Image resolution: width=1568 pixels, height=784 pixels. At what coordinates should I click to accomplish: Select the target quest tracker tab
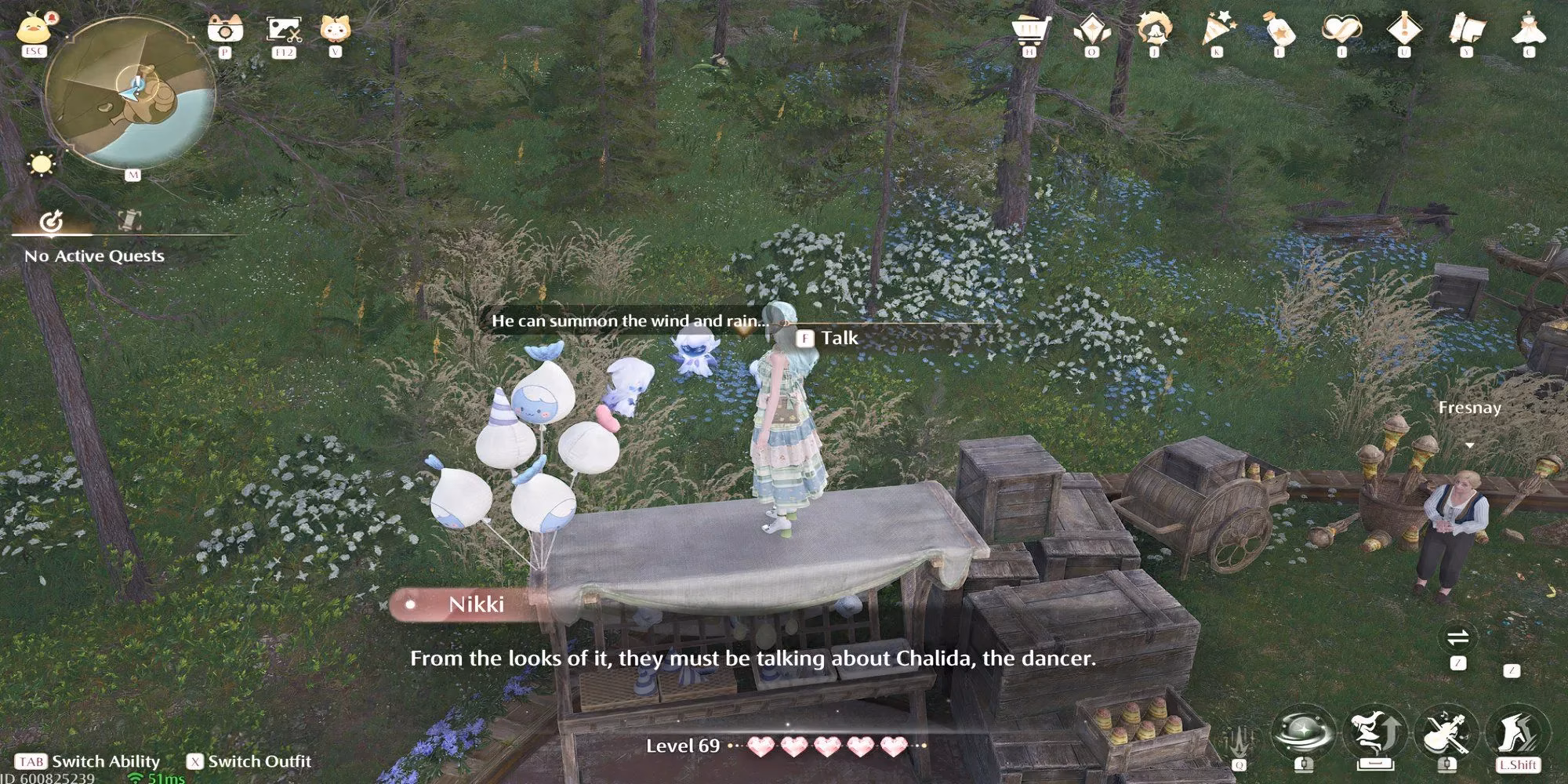(52, 223)
